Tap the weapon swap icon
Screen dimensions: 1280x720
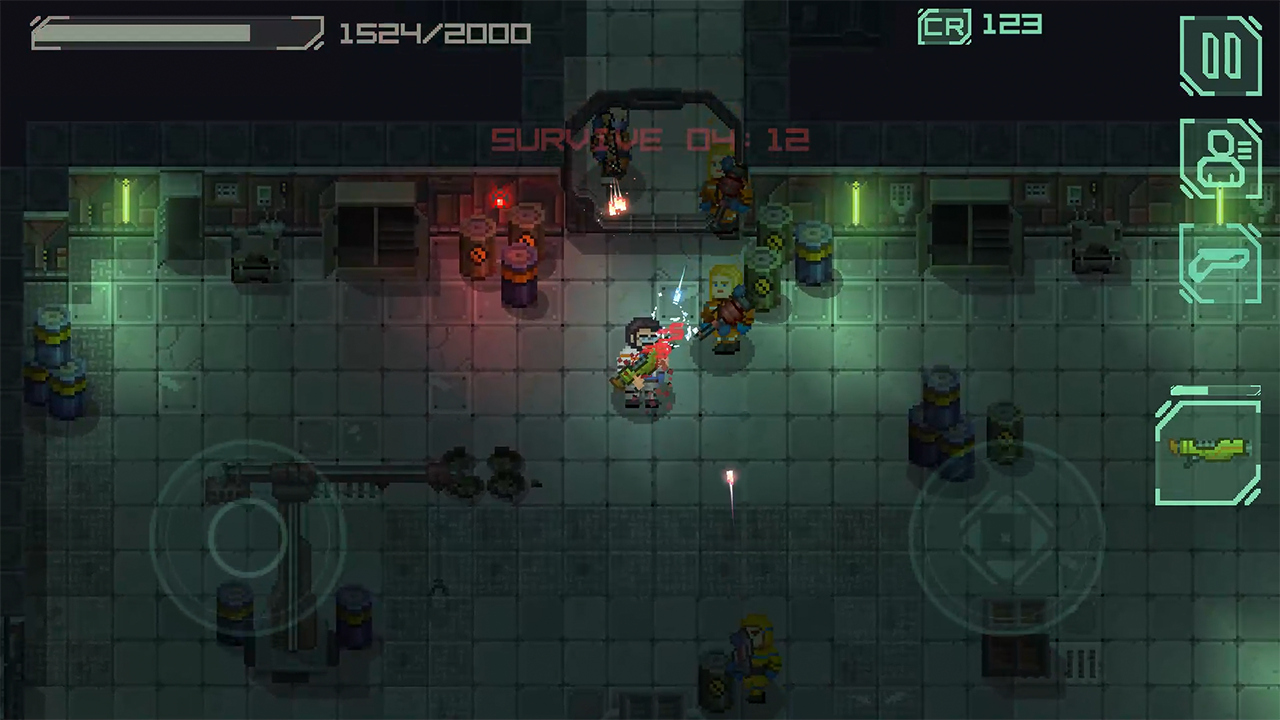[1220, 263]
